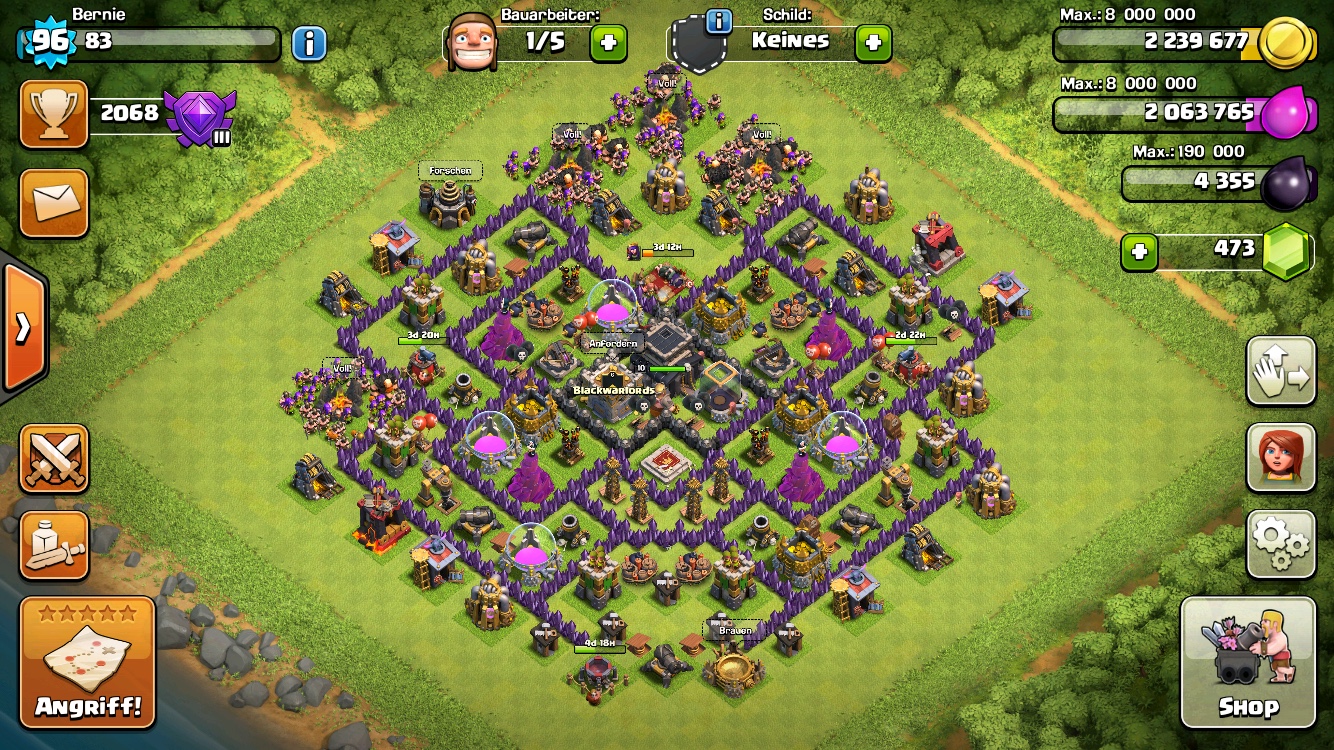Open the army overview scroll button
Image resolution: width=1334 pixels, height=750 pixels.
click(x=54, y=545)
